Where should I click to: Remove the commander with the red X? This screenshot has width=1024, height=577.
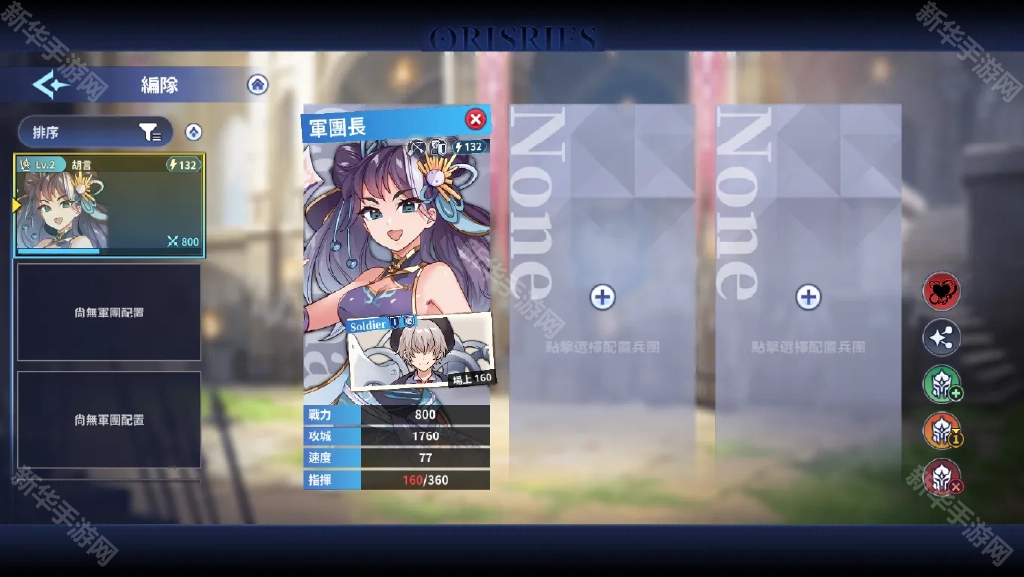pos(476,120)
